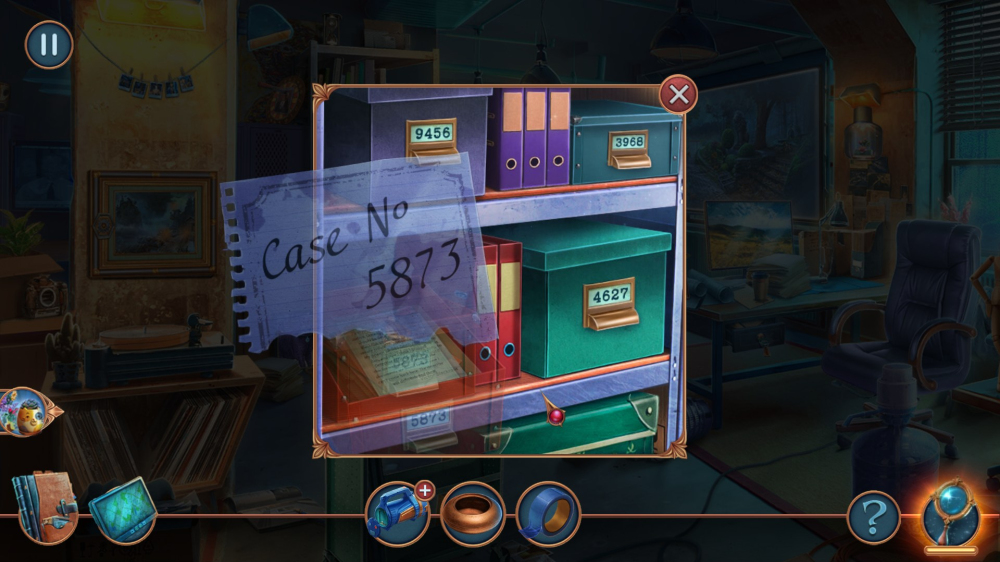Use the magic mirror hint

click(950, 514)
